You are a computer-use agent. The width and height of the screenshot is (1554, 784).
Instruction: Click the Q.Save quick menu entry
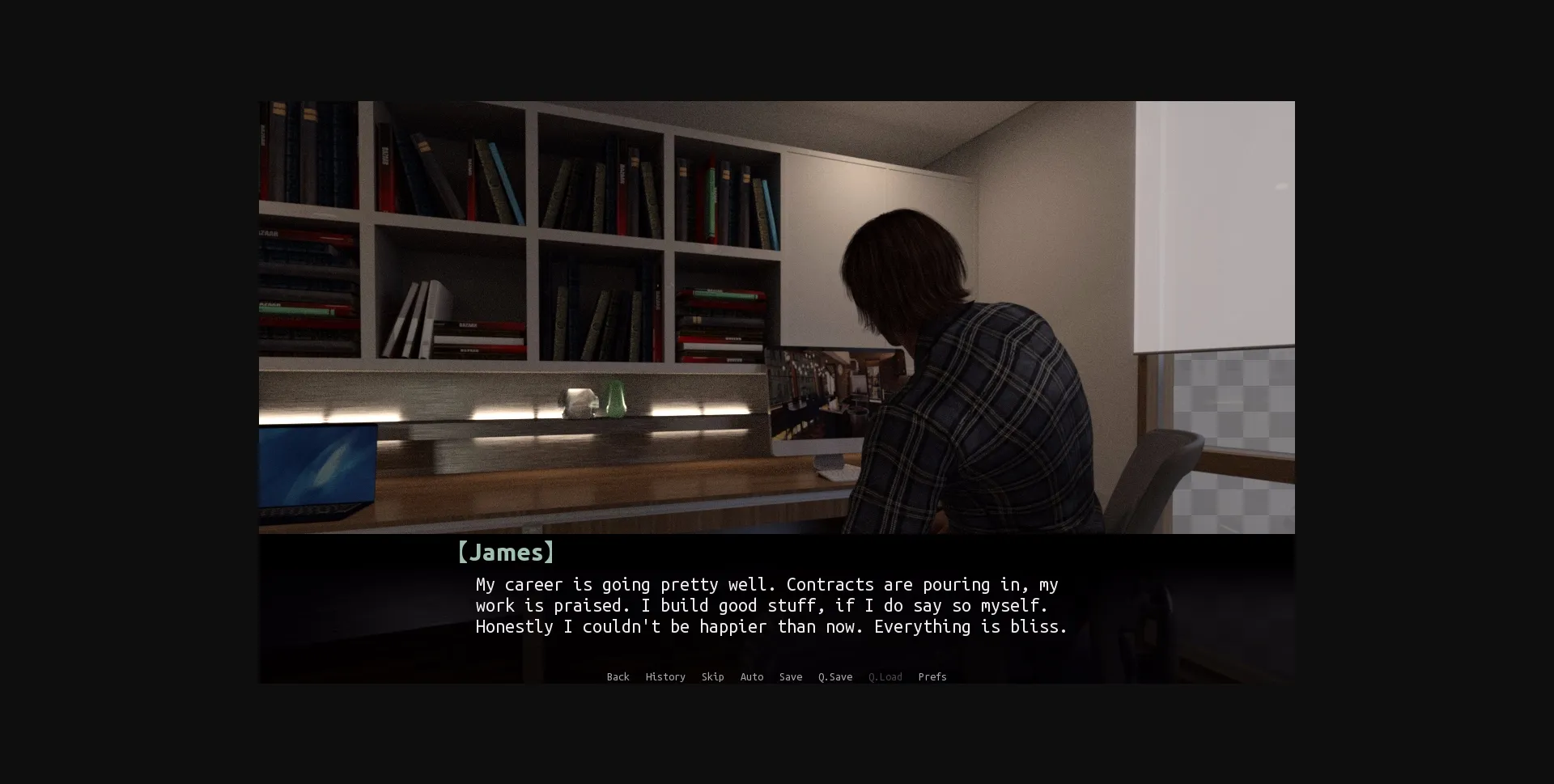(835, 677)
